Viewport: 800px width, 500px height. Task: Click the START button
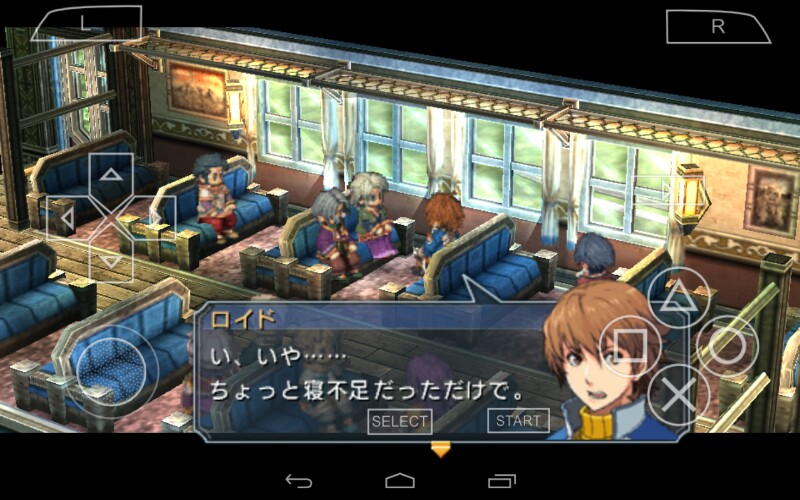518,421
